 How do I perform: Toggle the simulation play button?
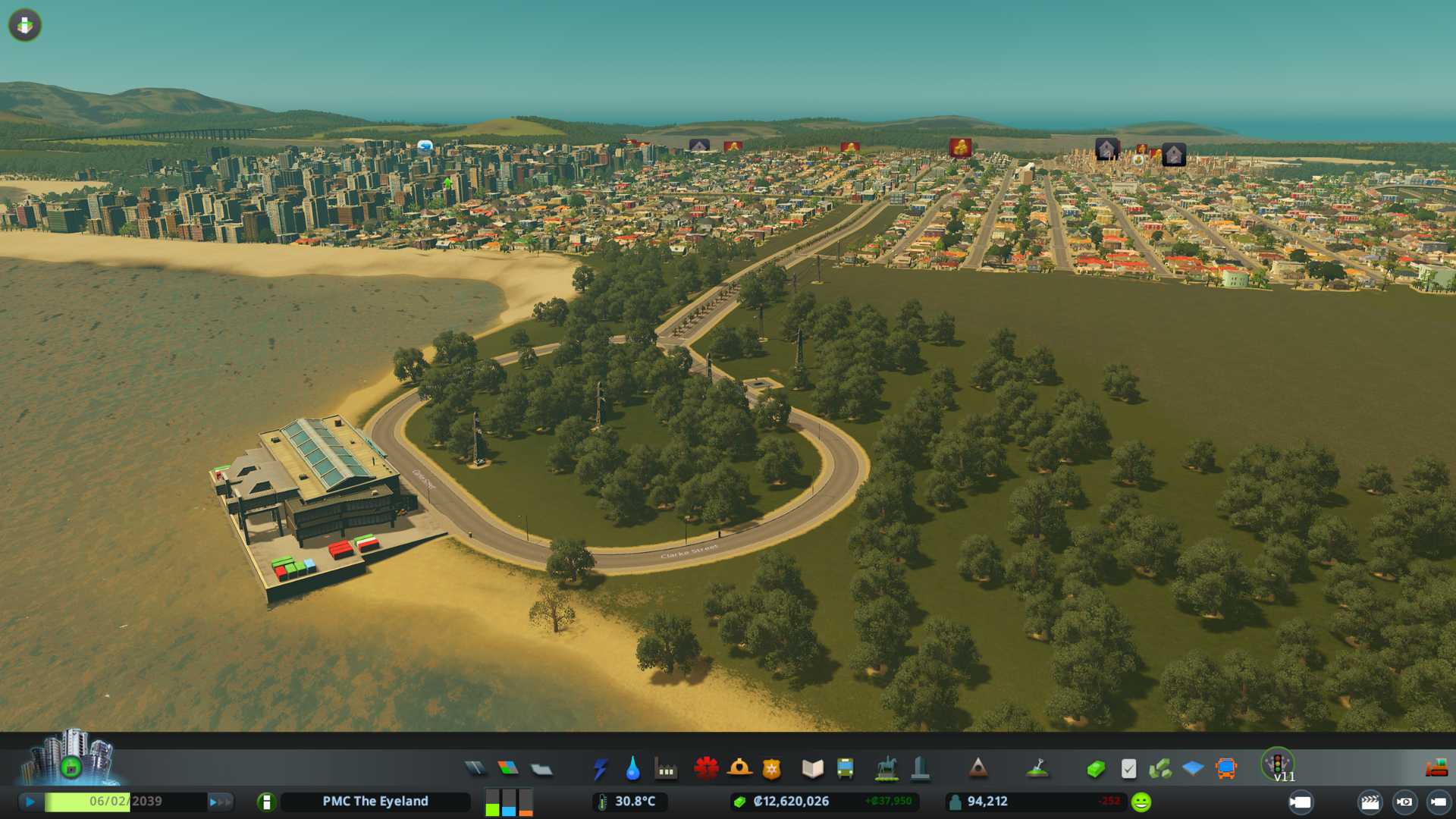30,802
